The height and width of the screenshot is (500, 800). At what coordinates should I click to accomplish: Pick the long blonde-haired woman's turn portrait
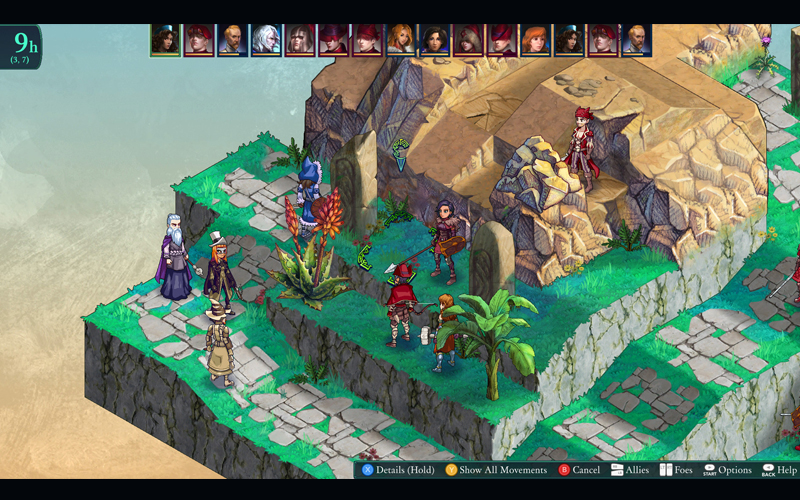coord(401,40)
